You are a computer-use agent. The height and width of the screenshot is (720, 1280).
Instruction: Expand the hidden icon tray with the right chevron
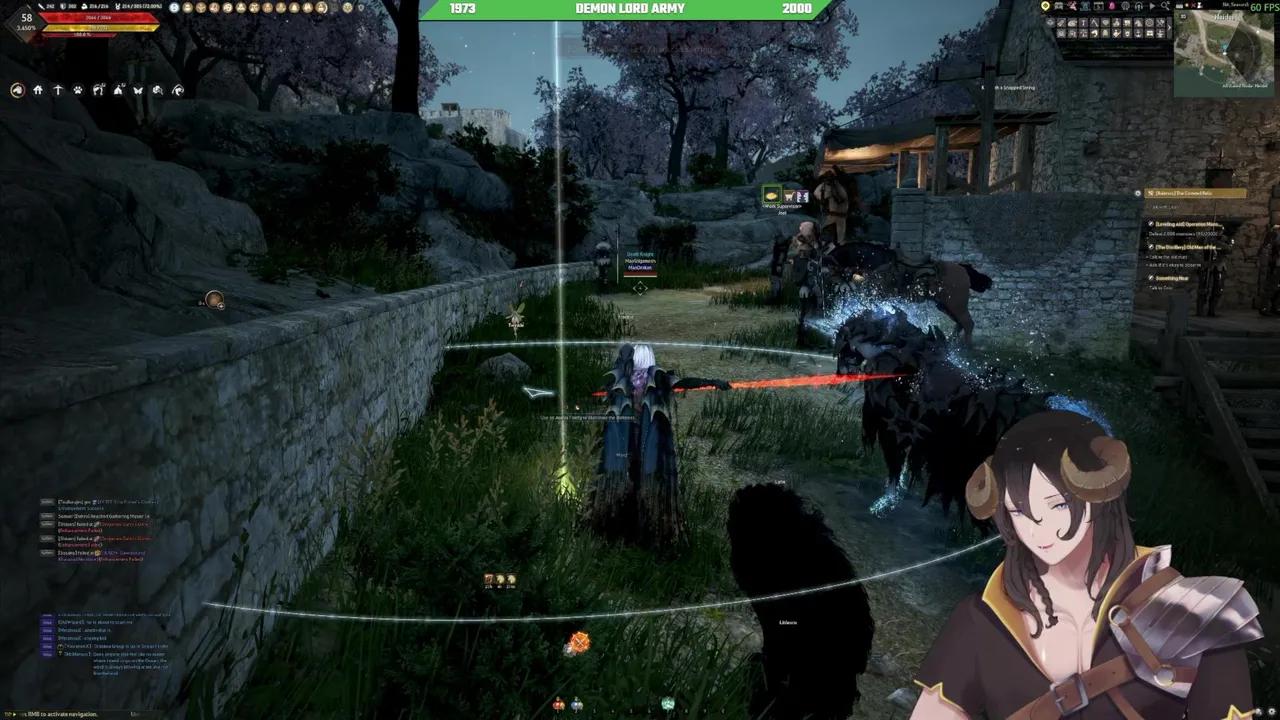tap(1170, 27)
